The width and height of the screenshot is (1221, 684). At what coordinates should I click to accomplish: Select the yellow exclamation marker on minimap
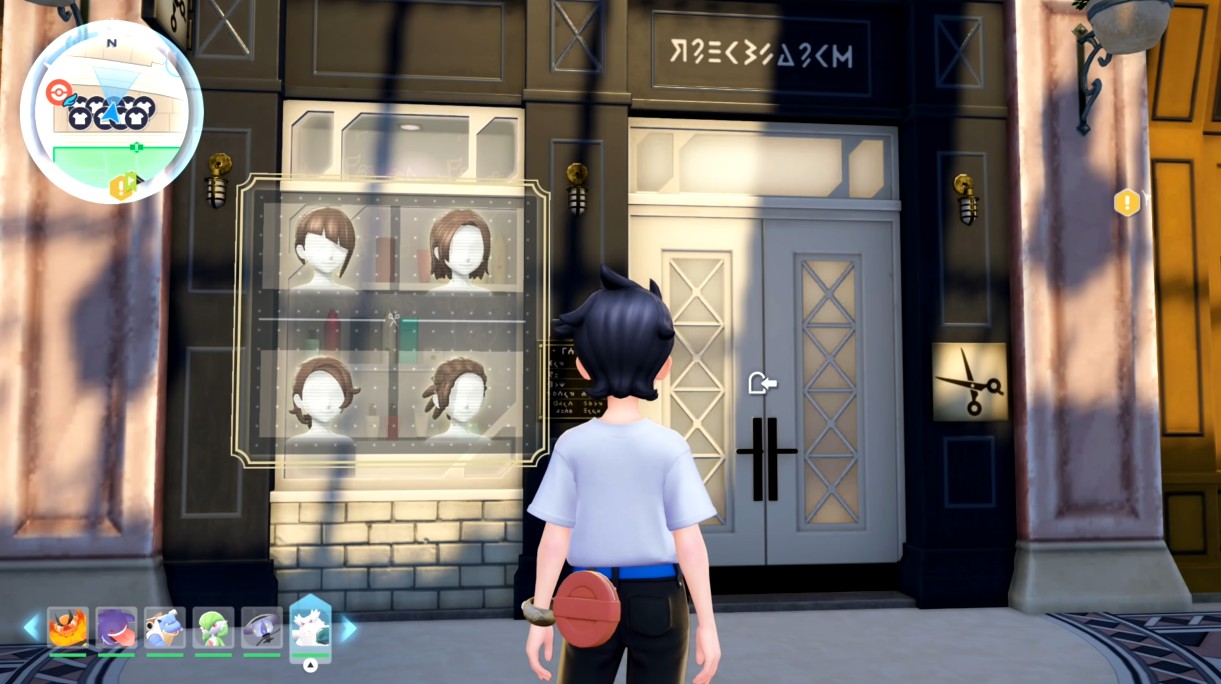[123, 187]
